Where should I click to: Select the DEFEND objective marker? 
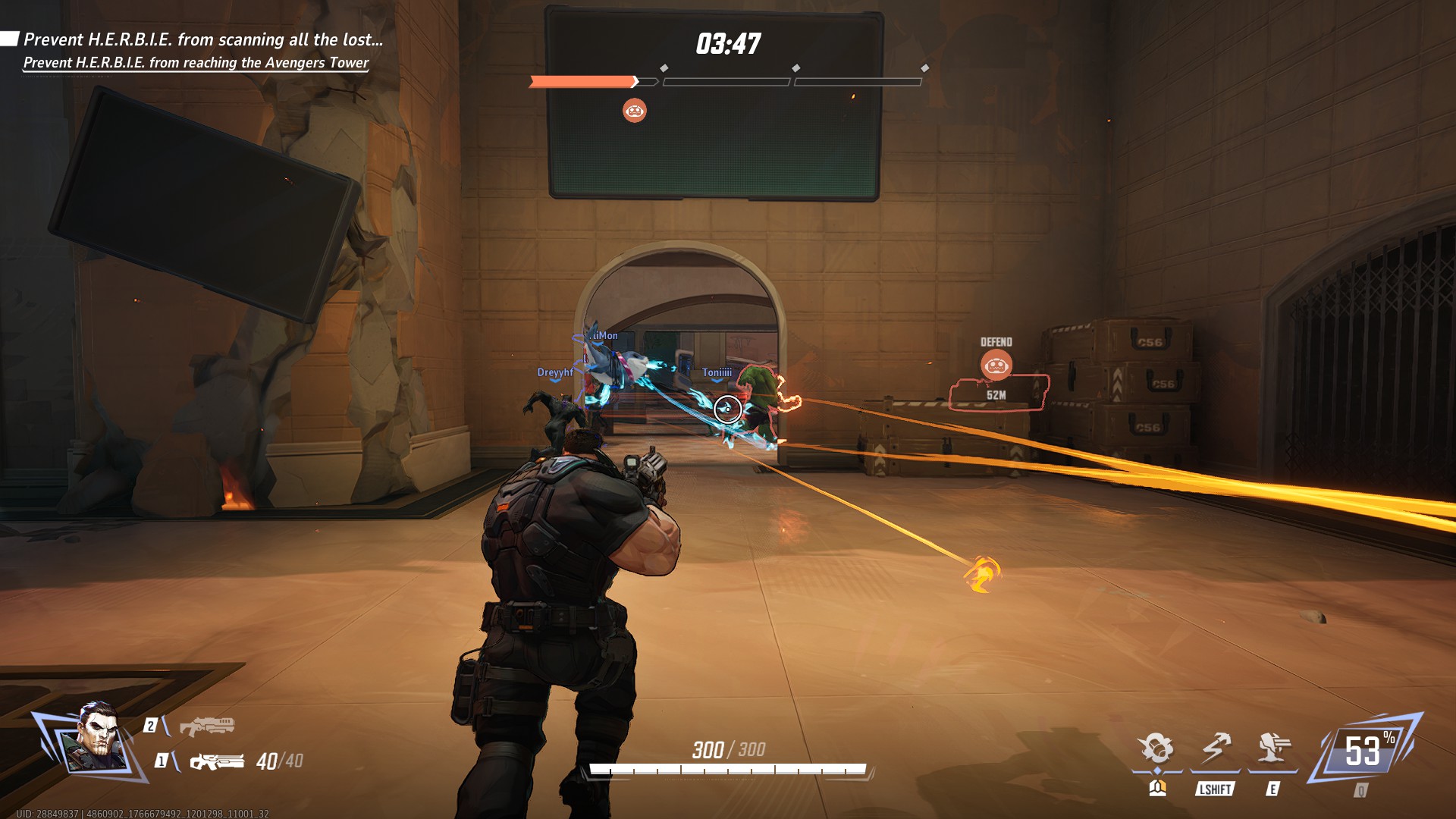click(x=996, y=365)
